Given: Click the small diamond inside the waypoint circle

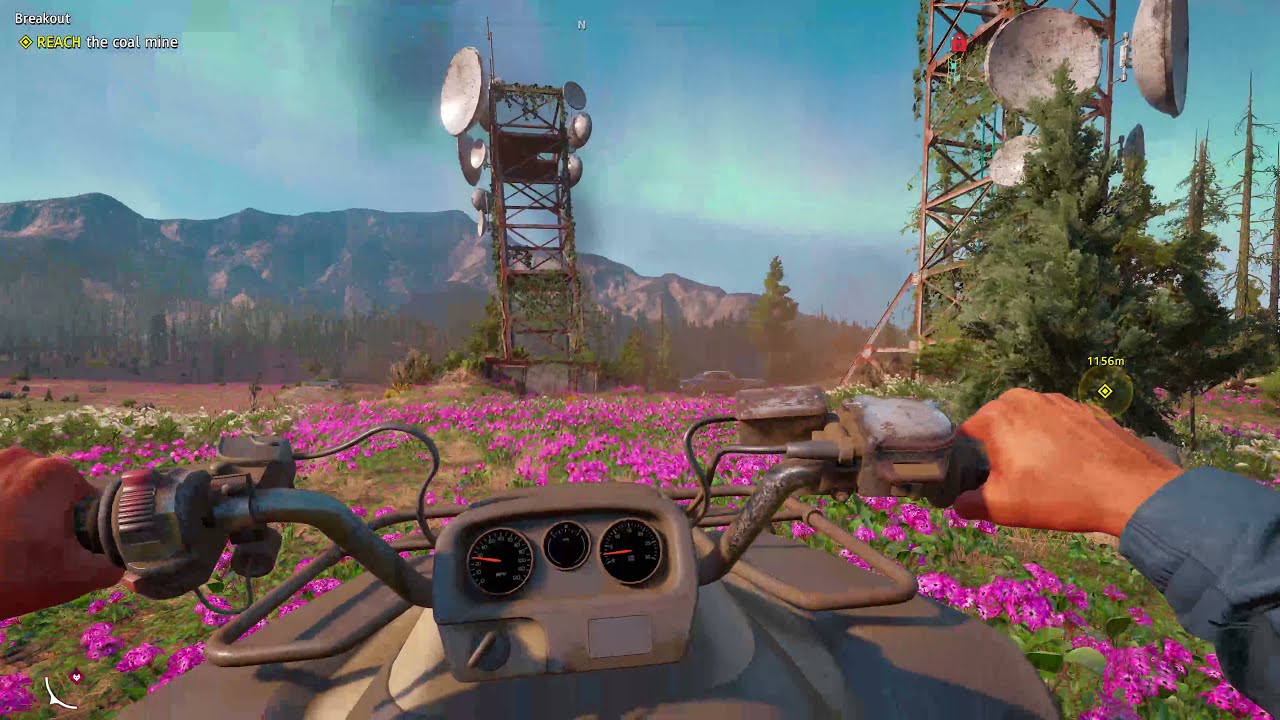Looking at the screenshot, I should pyautogui.click(x=1104, y=391).
